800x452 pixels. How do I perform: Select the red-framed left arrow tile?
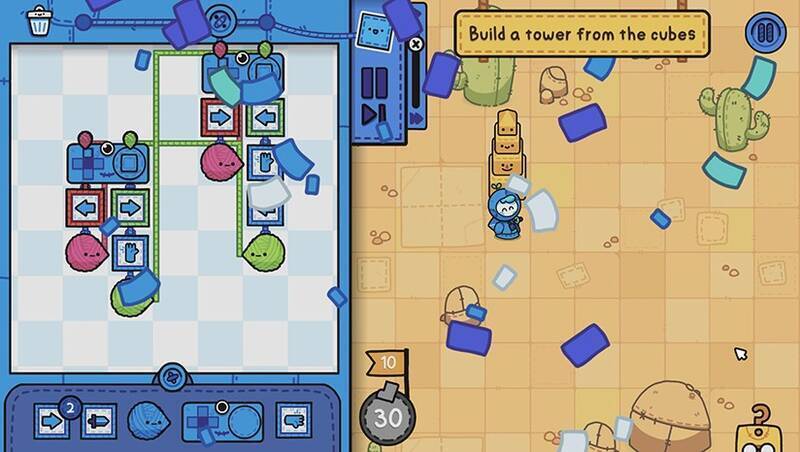point(86,209)
